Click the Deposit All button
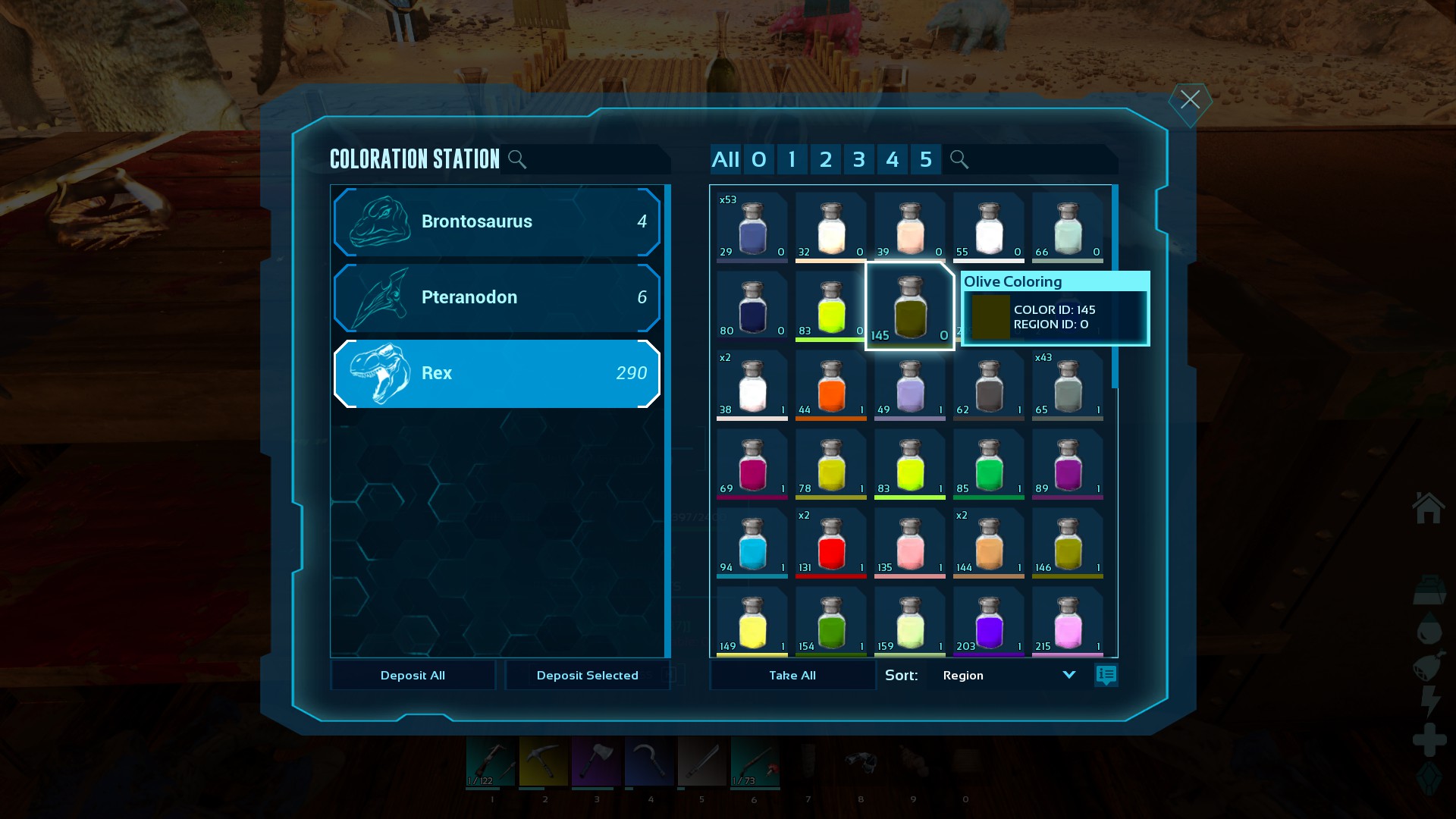This screenshot has width=1456, height=819. 413,675
